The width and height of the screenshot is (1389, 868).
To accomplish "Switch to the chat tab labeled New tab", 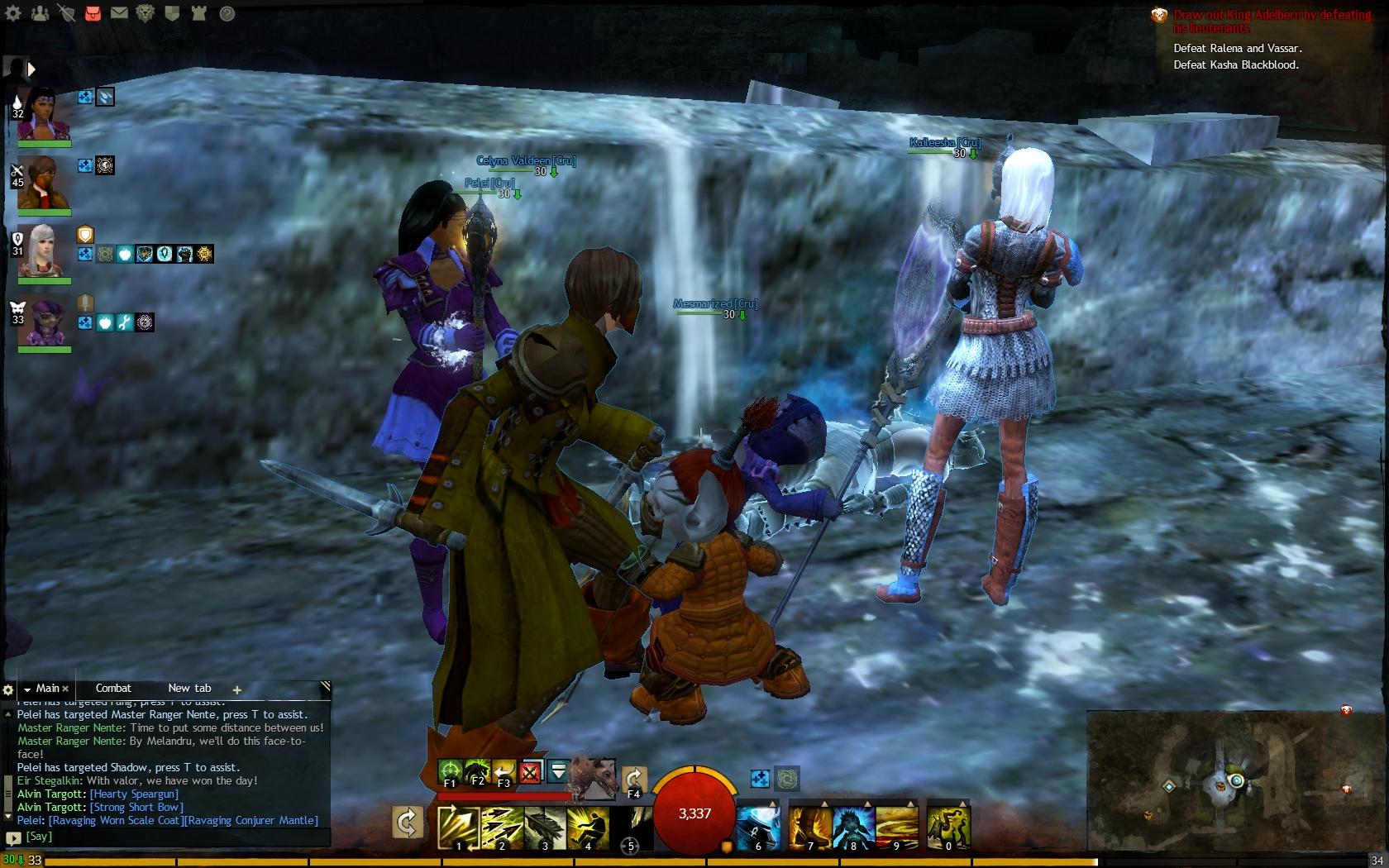I will coord(189,688).
